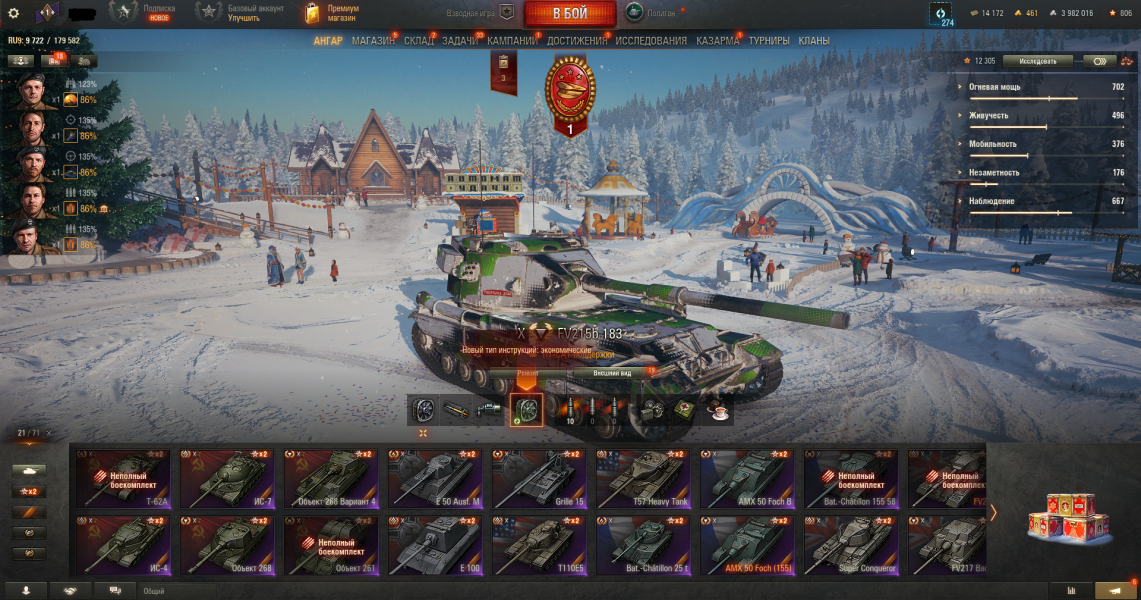The height and width of the screenshot is (600, 1141).
Task: Open the КАМПАНИИ tab
Action: 512,41
